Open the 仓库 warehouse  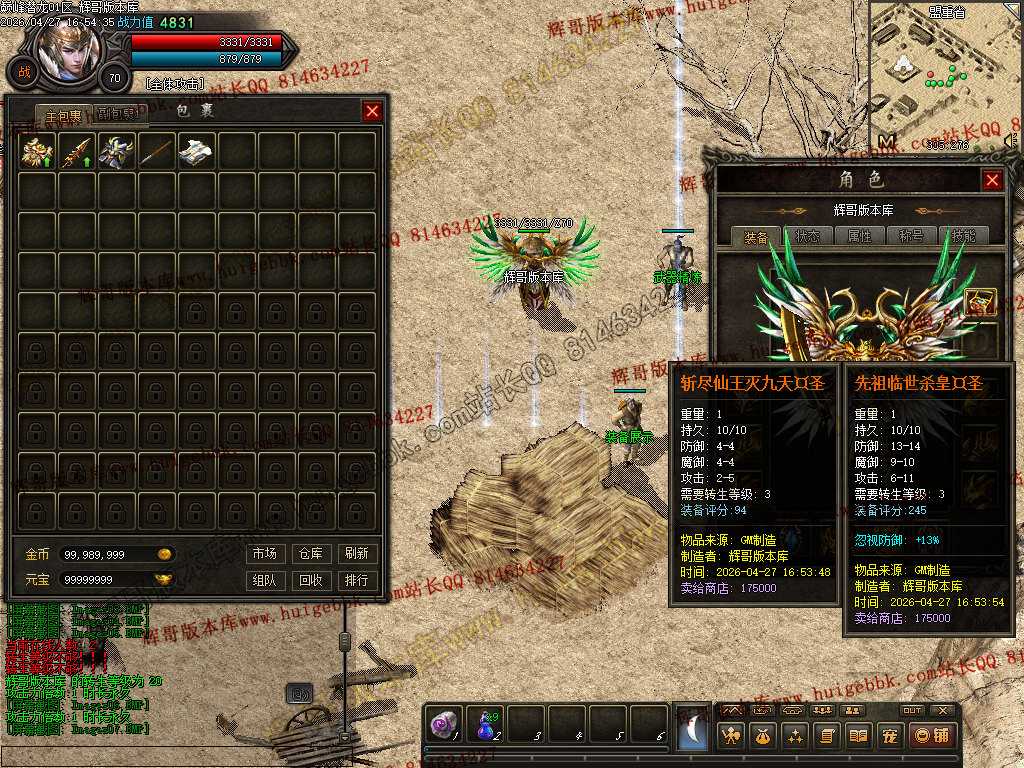[310, 553]
